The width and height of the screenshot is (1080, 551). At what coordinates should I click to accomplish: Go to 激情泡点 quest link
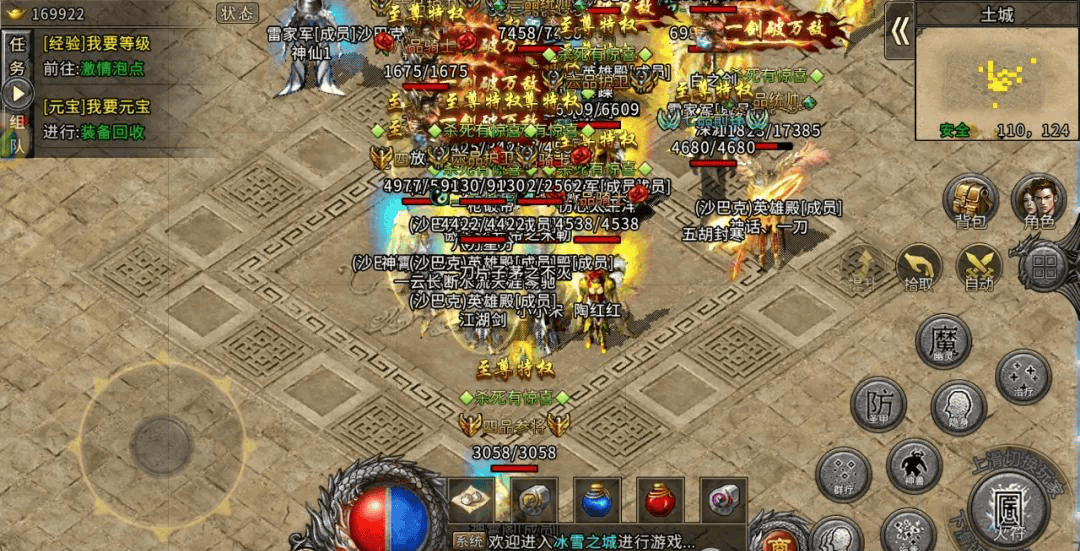coord(113,69)
